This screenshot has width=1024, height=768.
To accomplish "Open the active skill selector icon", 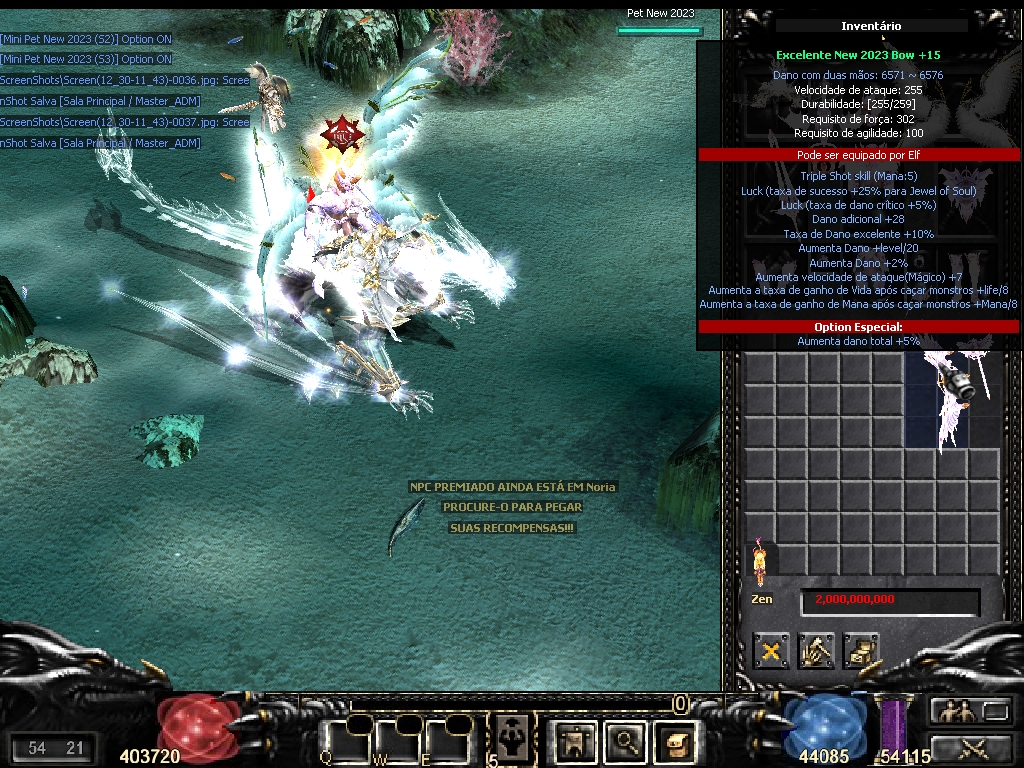I will [512, 738].
